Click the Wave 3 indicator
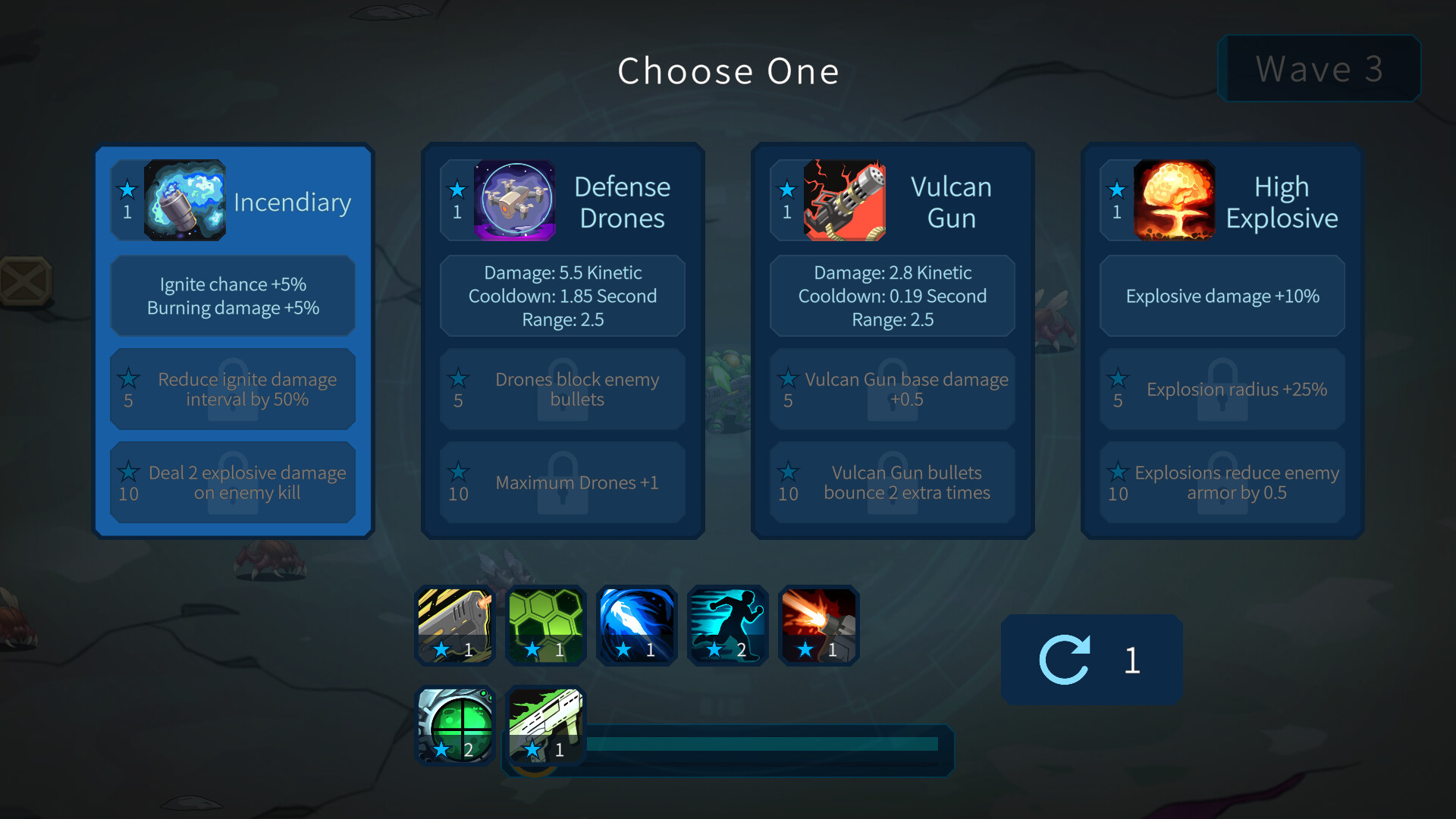This screenshot has width=1456, height=819. click(x=1319, y=69)
